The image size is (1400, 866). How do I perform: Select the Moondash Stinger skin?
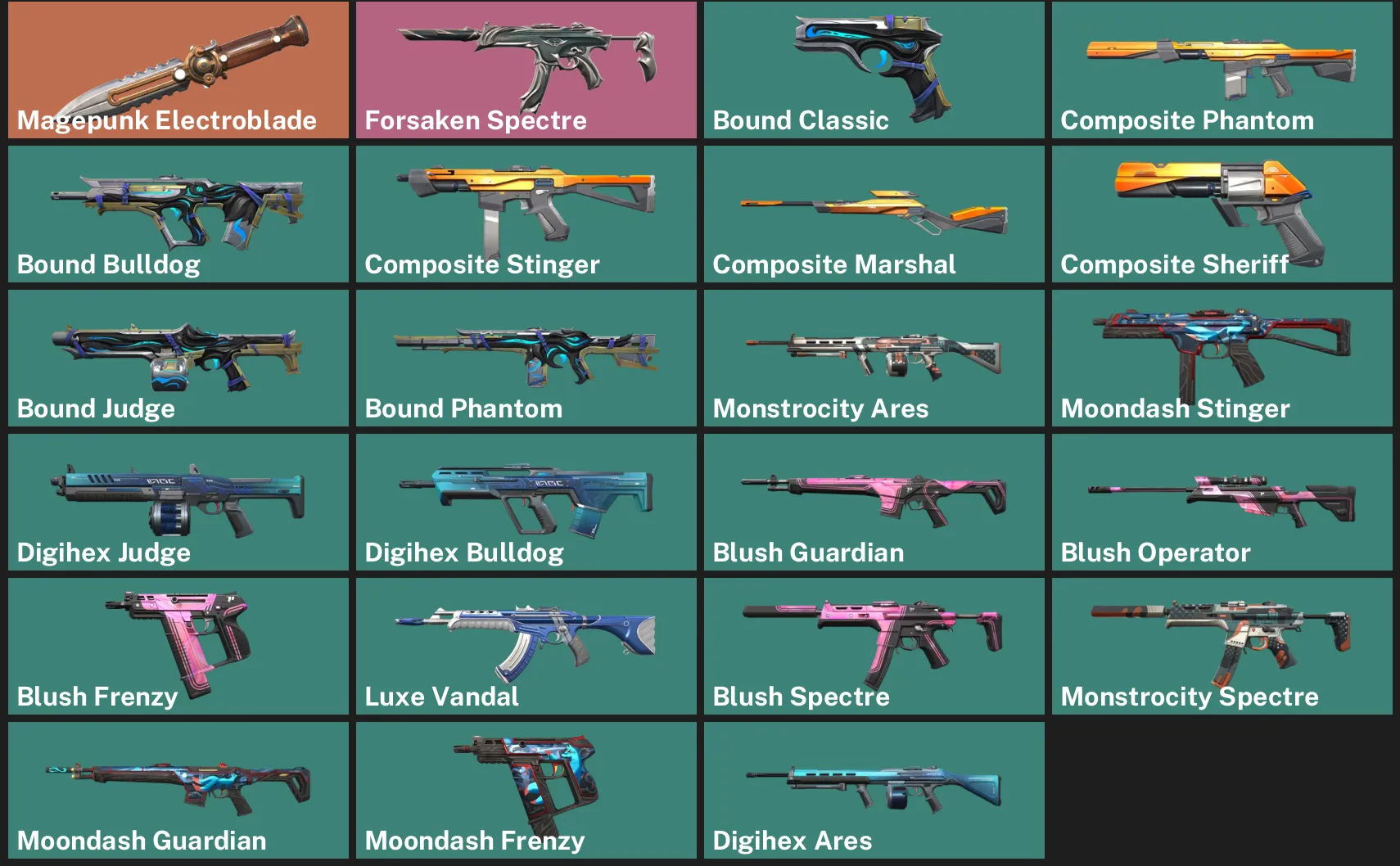pos(1221,358)
